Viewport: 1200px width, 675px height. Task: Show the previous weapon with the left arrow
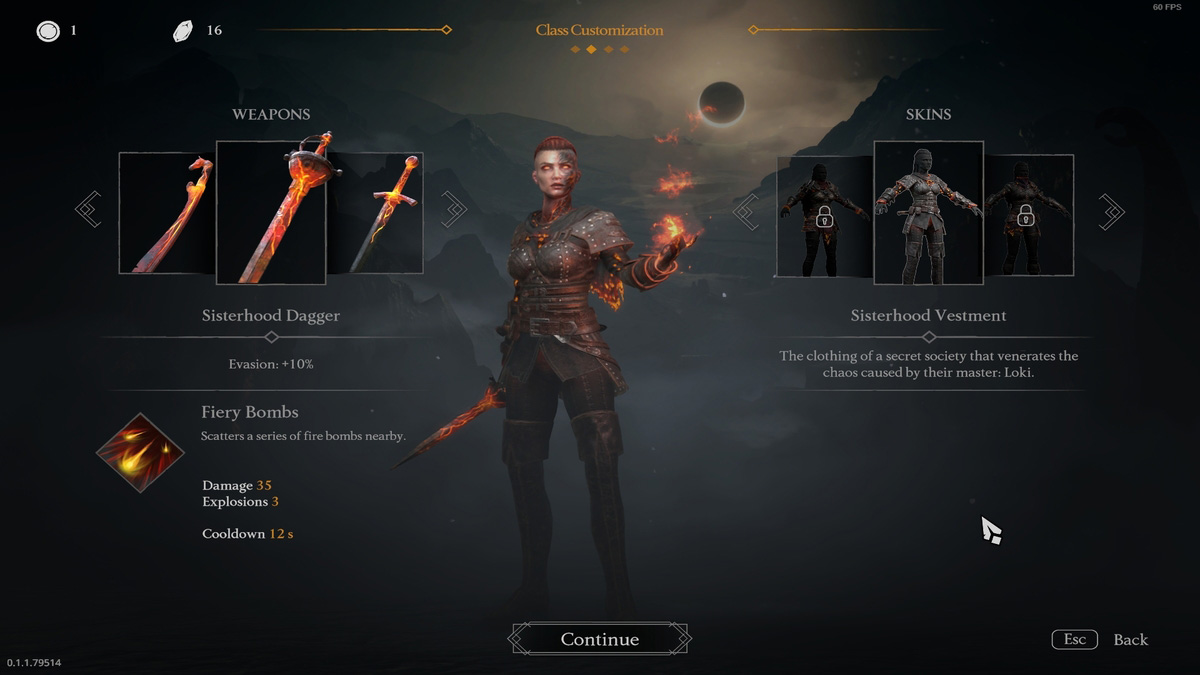(x=88, y=210)
